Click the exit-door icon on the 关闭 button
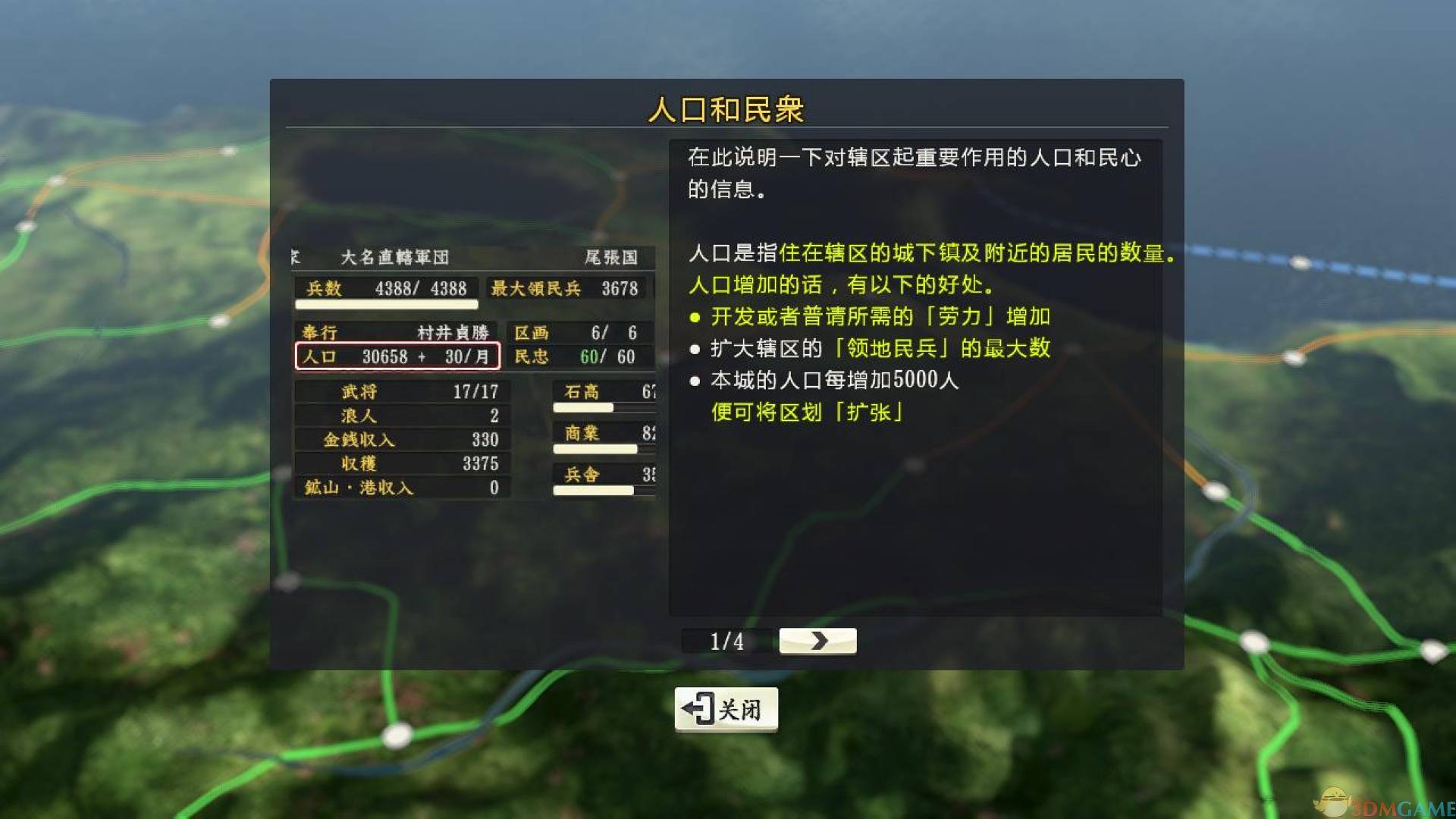Screen dimensions: 1456x819 [x=698, y=708]
